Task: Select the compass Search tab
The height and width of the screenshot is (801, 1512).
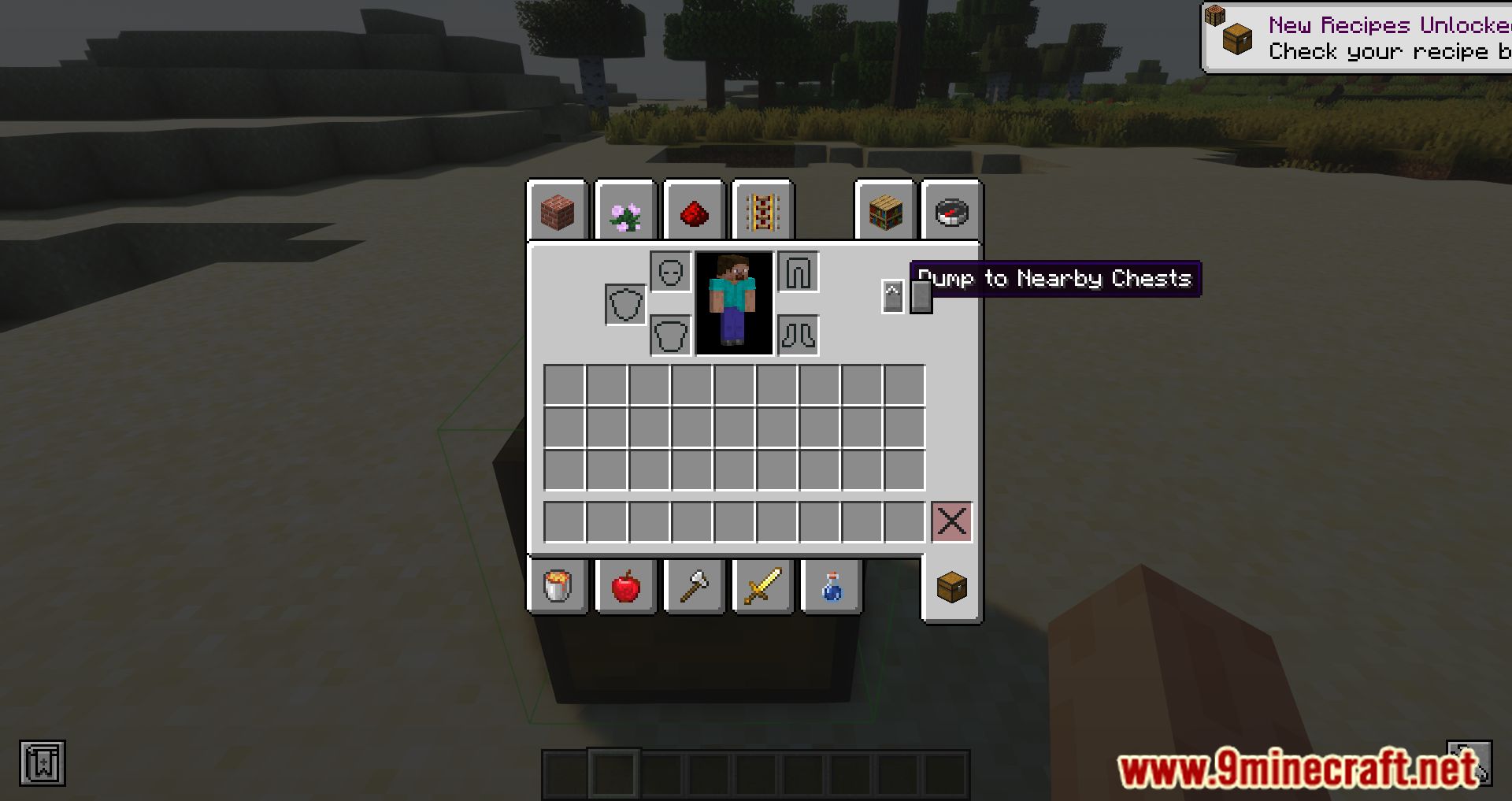Action: click(951, 213)
